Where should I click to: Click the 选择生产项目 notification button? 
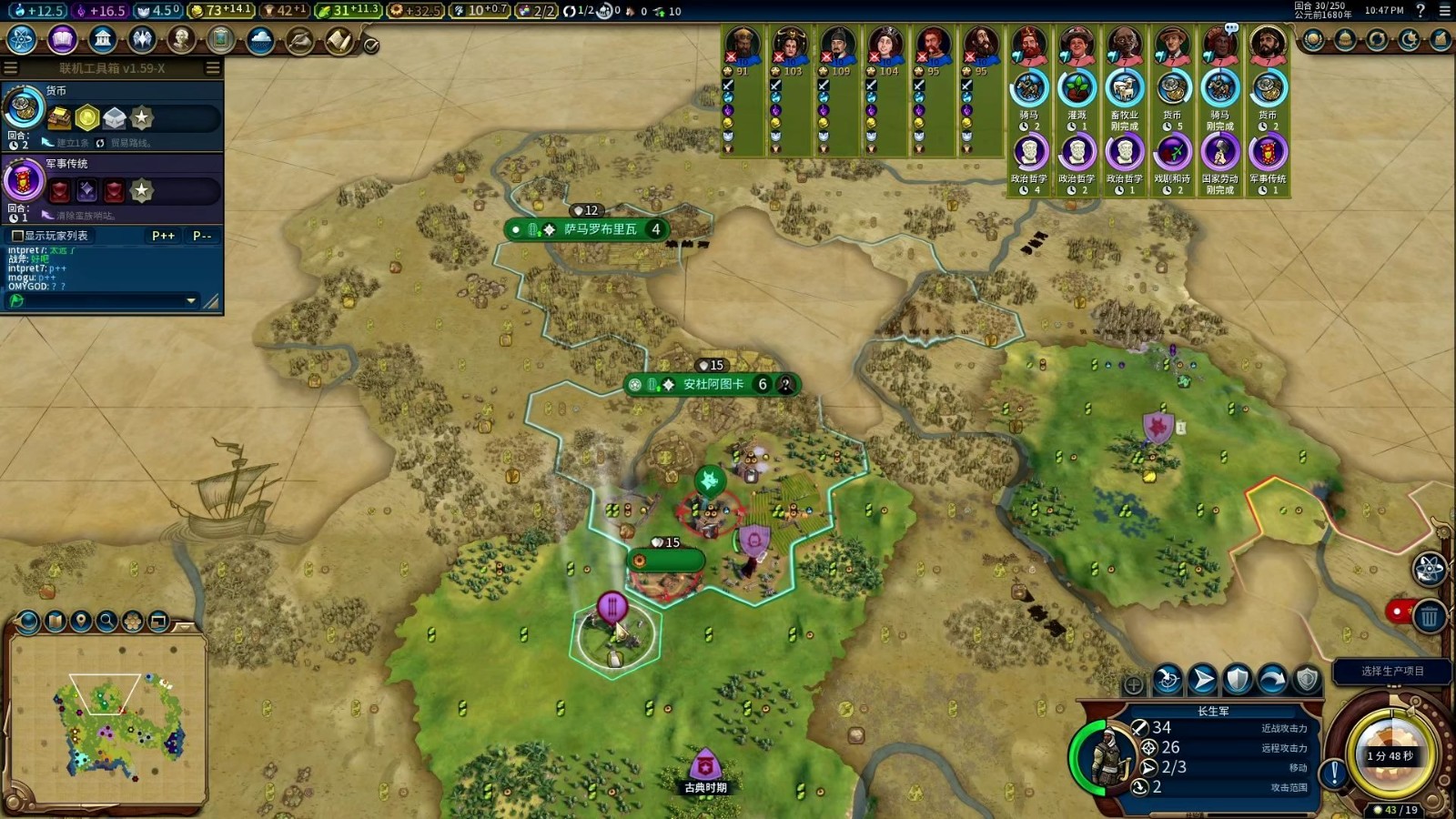click(x=1392, y=672)
